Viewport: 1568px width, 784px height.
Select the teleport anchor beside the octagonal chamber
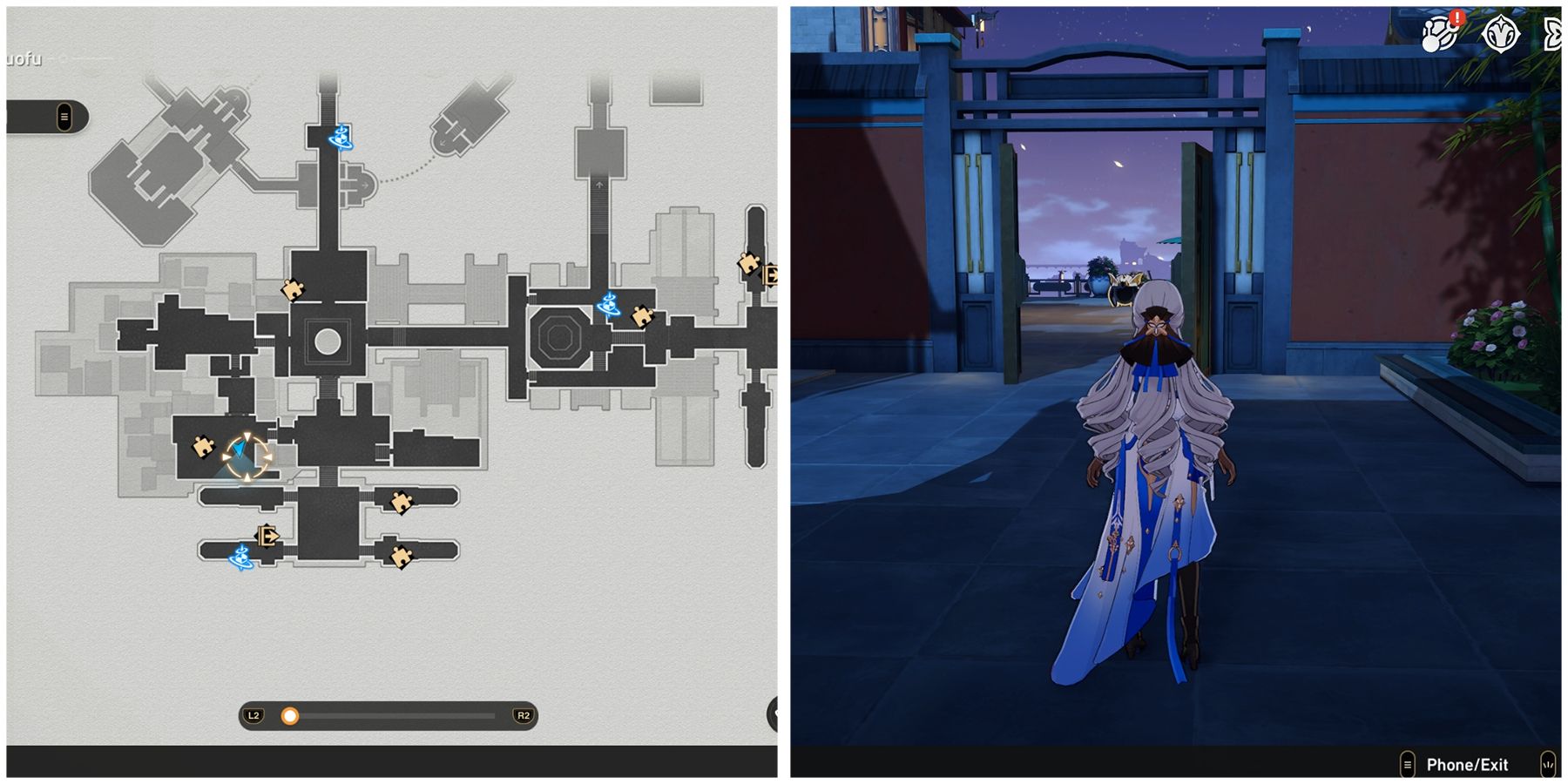(610, 305)
